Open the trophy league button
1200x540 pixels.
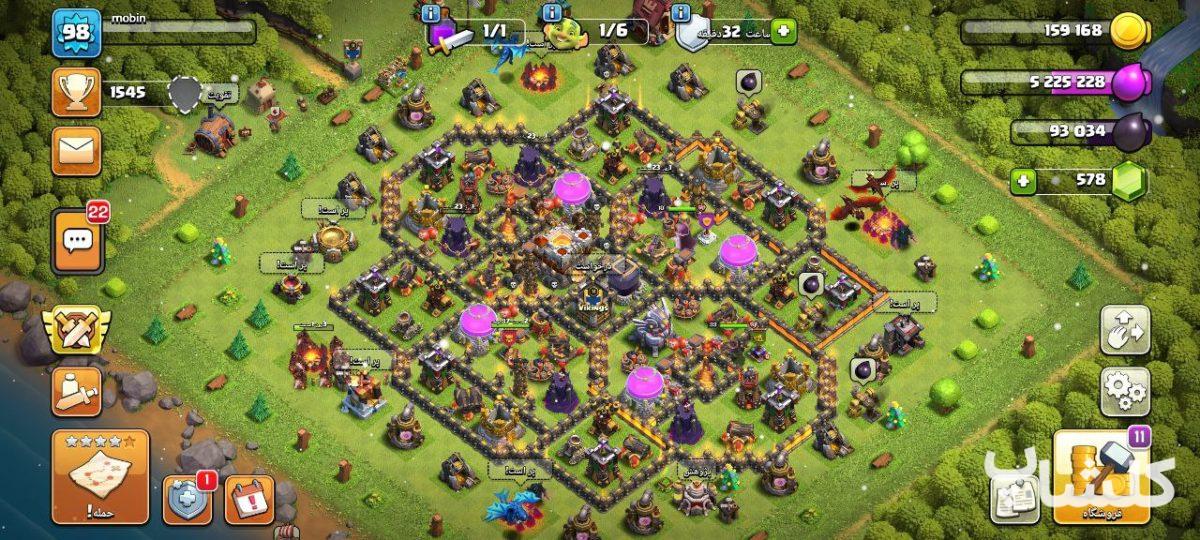pyautogui.click(x=77, y=93)
